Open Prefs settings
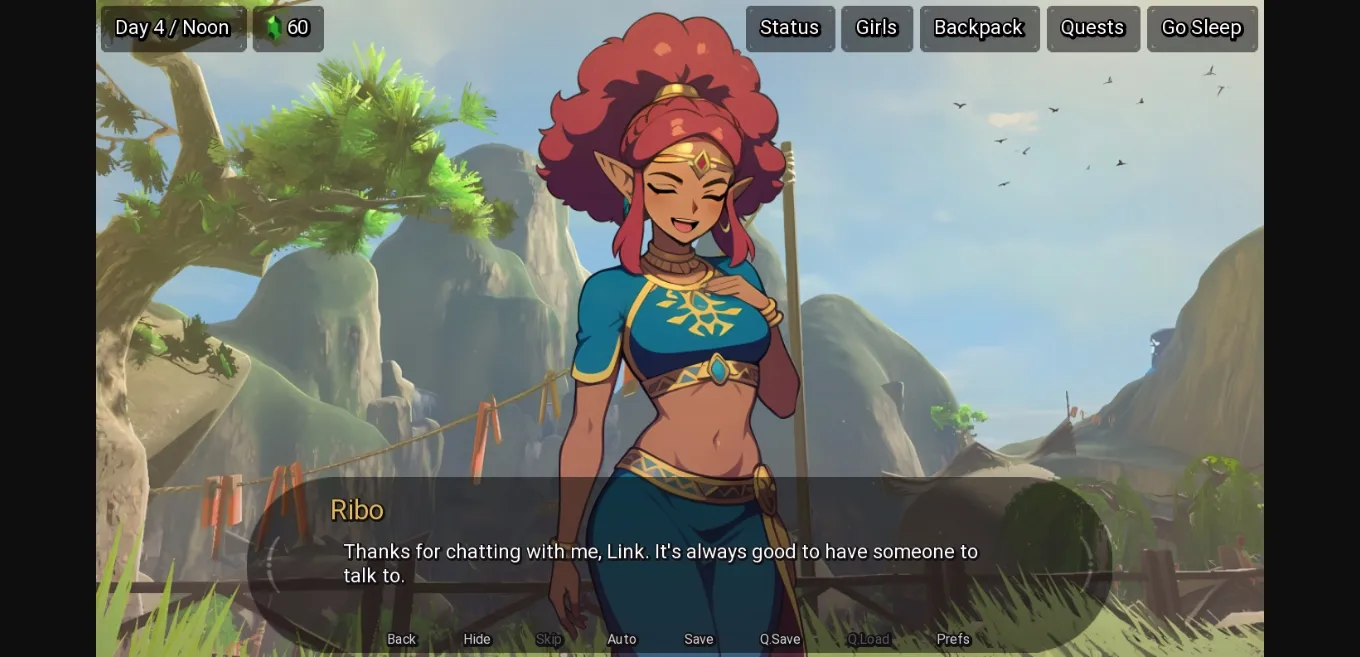1360x657 pixels. (x=953, y=639)
